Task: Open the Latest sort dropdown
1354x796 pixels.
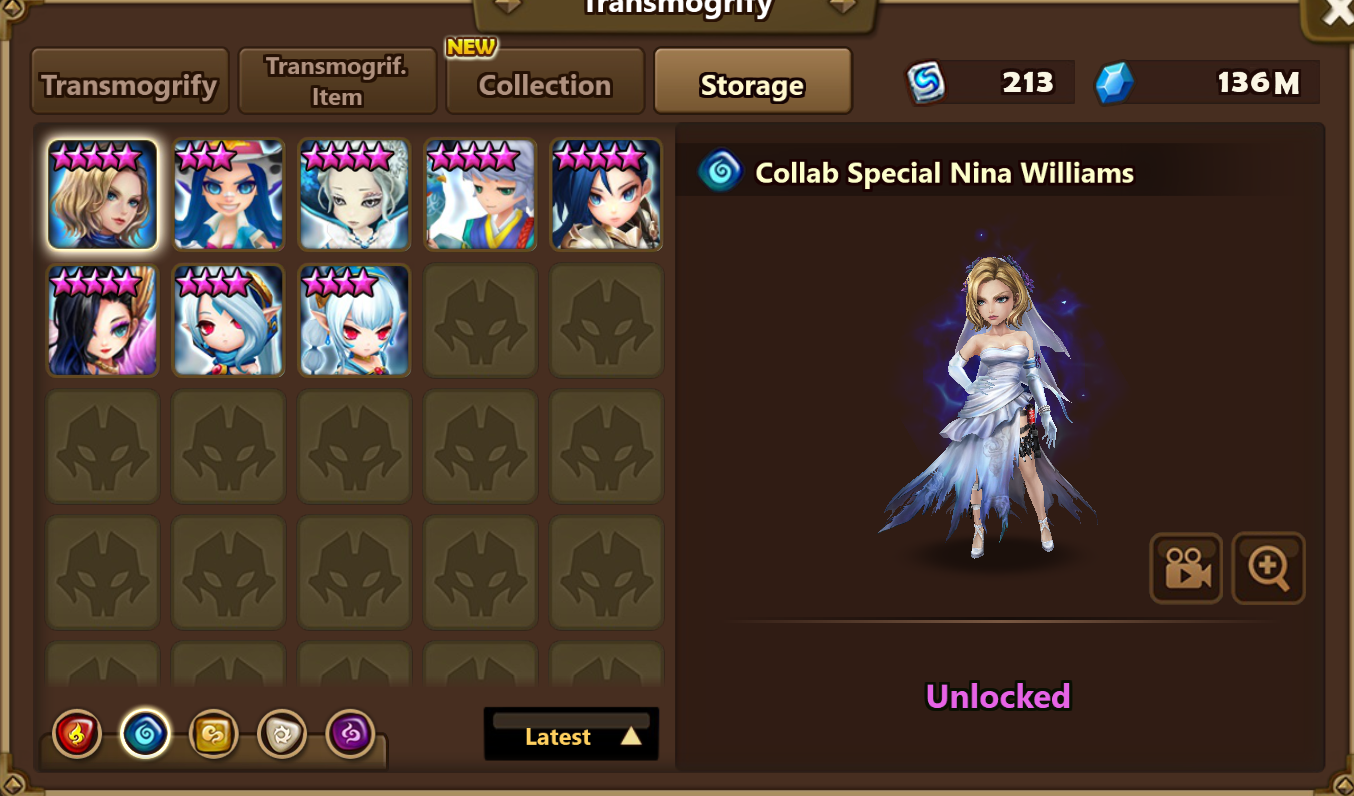Action: (571, 735)
